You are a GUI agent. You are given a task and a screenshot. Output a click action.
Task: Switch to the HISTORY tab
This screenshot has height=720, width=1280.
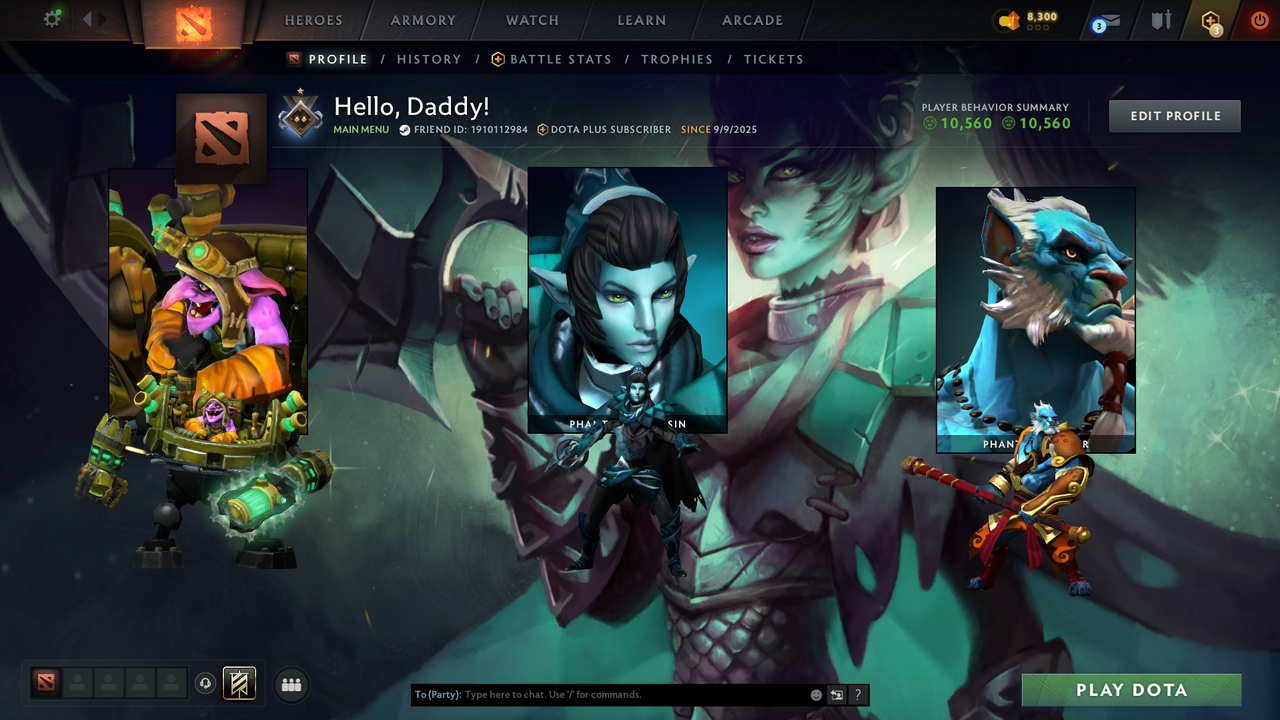tap(429, 59)
